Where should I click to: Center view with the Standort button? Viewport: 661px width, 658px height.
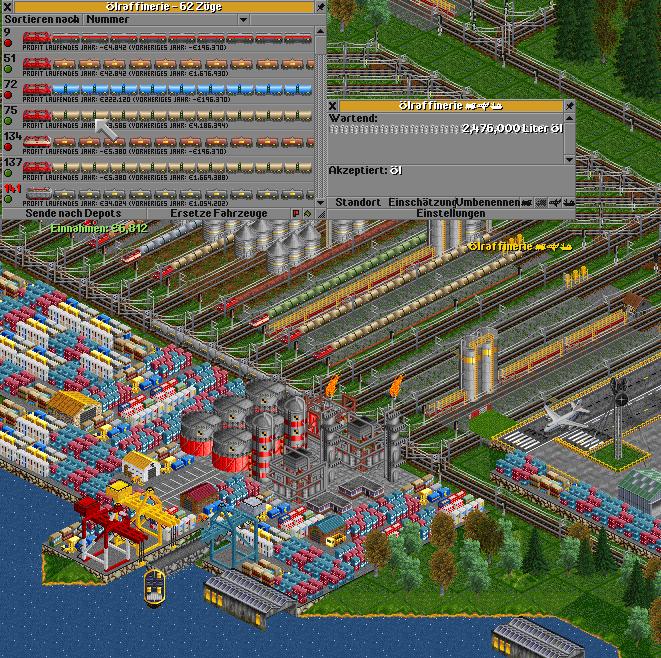356,202
